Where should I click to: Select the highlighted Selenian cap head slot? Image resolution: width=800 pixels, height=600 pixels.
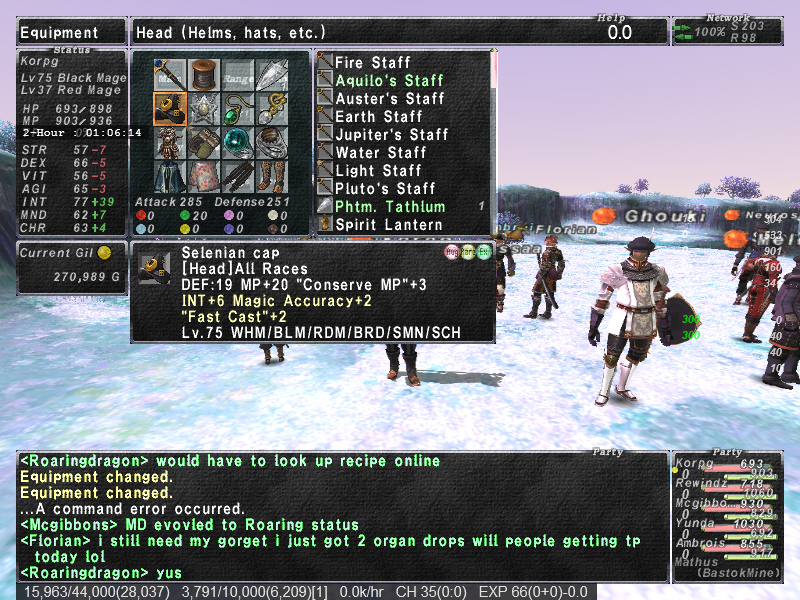(x=170, y=109)
